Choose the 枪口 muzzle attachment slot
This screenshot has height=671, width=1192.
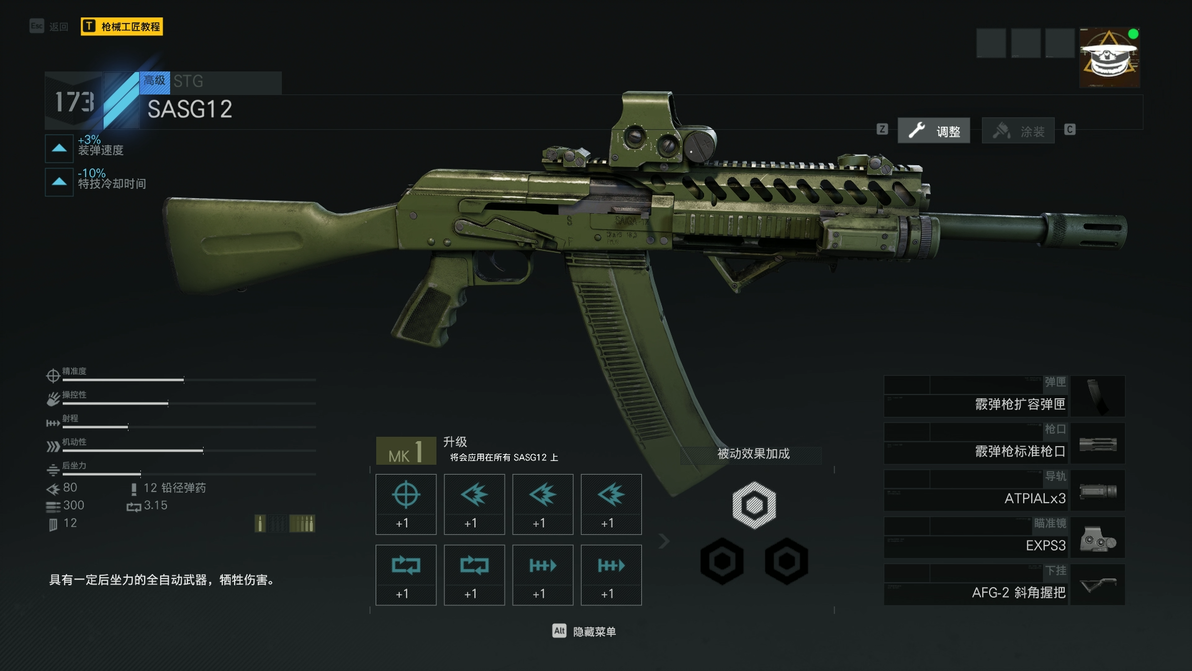(1004, 444)
